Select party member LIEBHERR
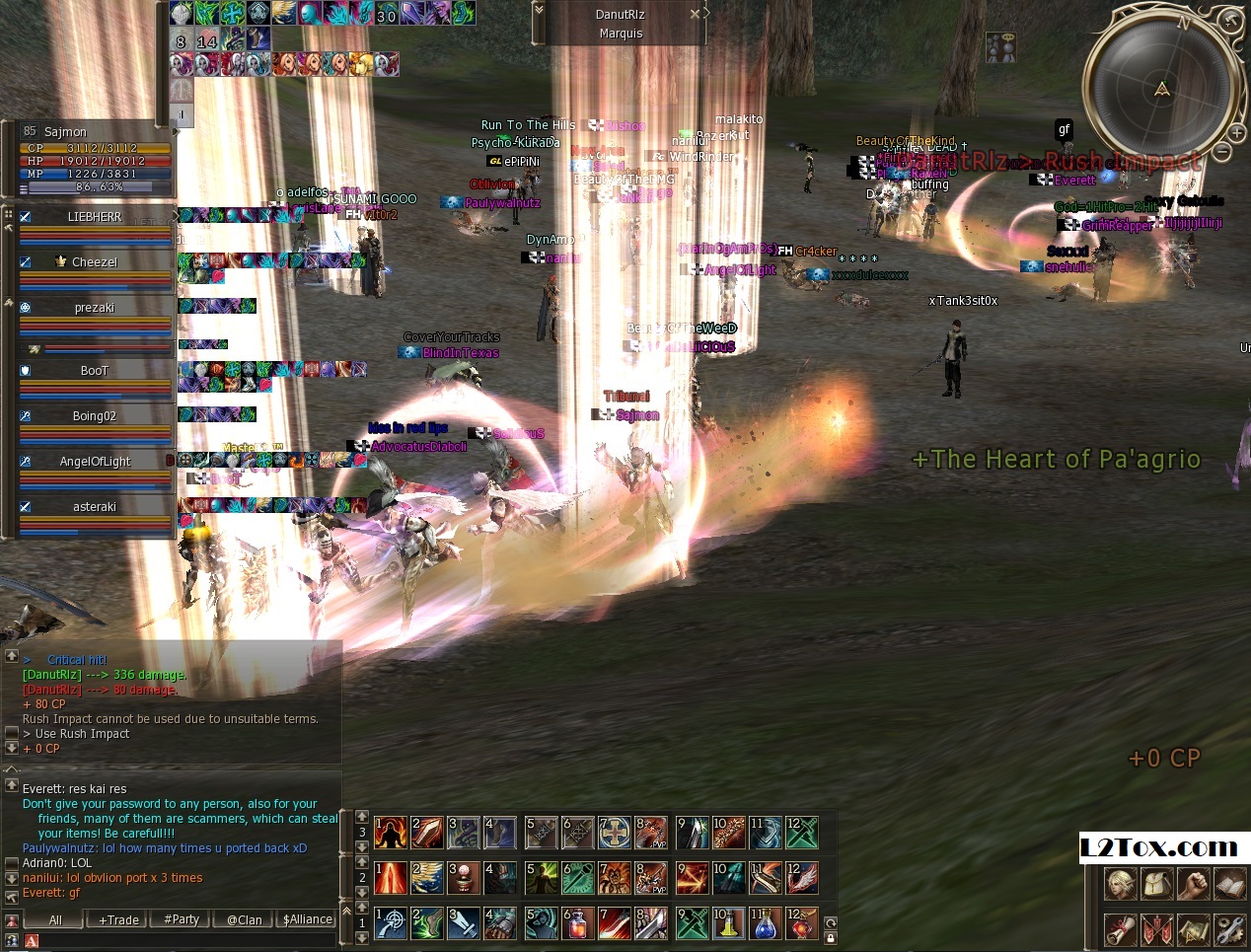The image size is (1251, 952). (94, 217)
